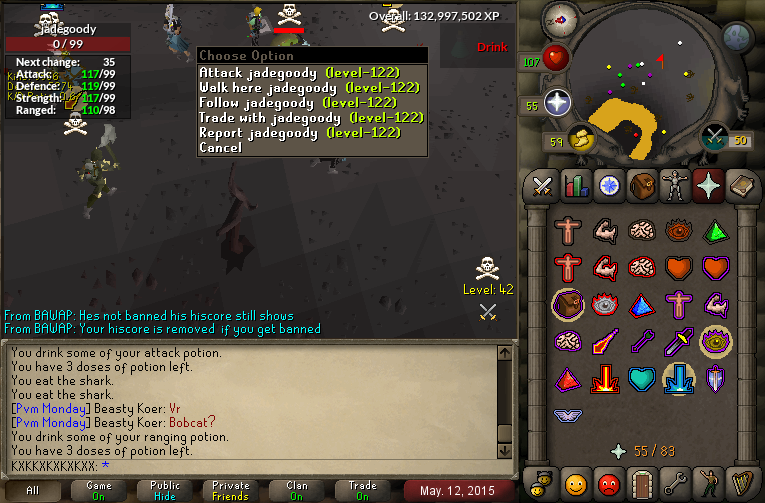Switch to the Worn Equipment tab
The height and width of the screenshot is (503, 765).
tap(674, 186)
